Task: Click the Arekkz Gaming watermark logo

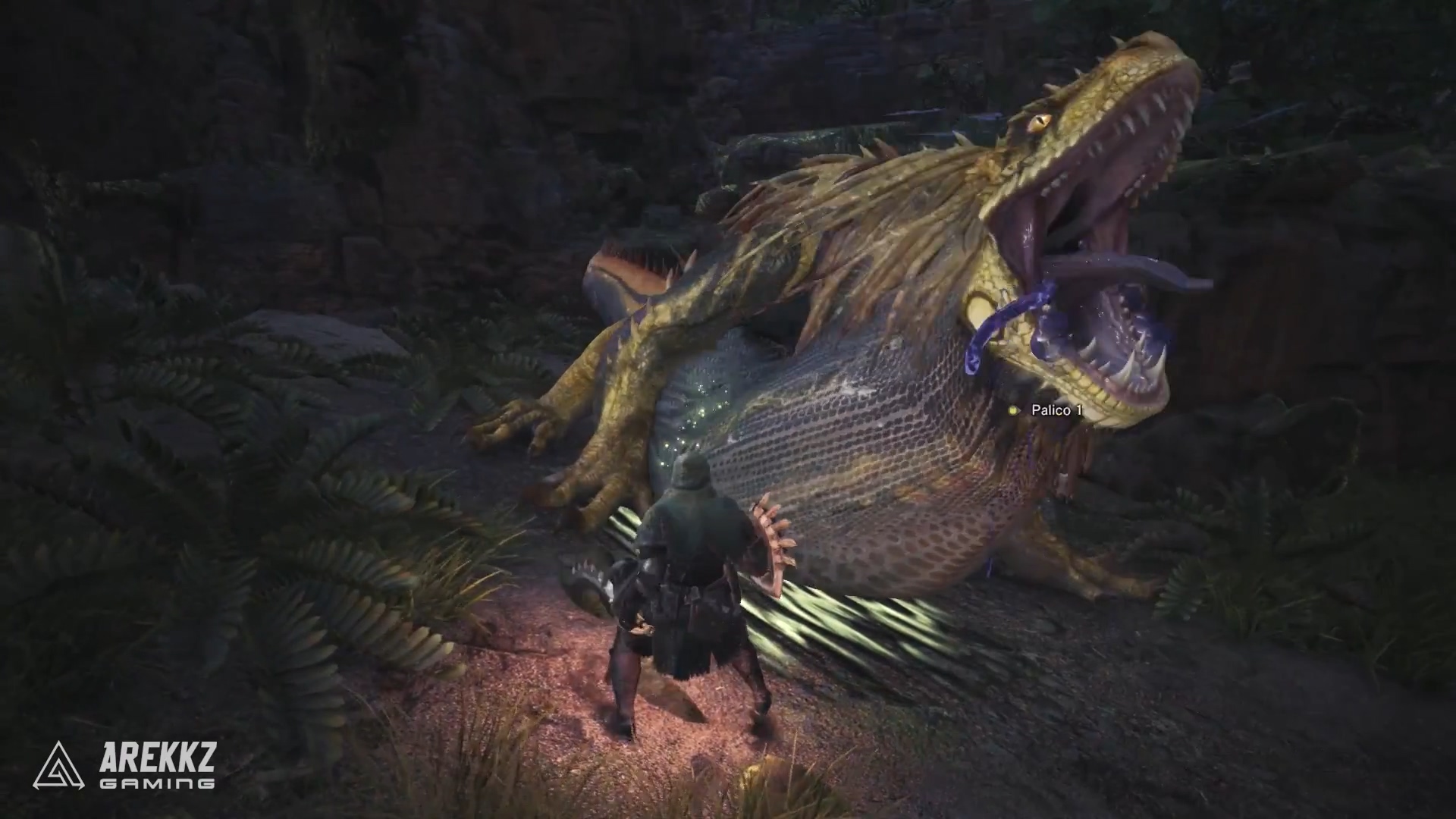Action: coord(124,764)
